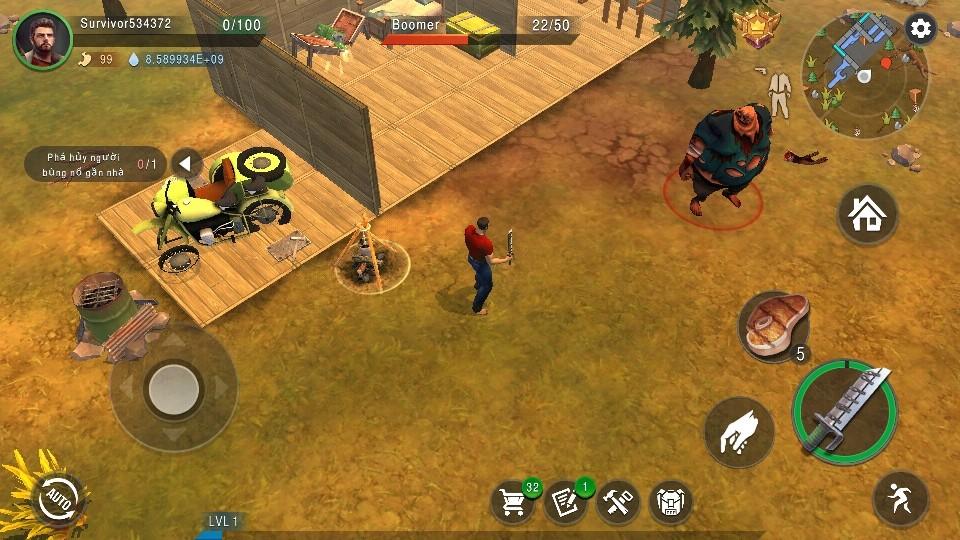
Task: Open the quest notes with pencil icon
Action: tap(565, 501)
